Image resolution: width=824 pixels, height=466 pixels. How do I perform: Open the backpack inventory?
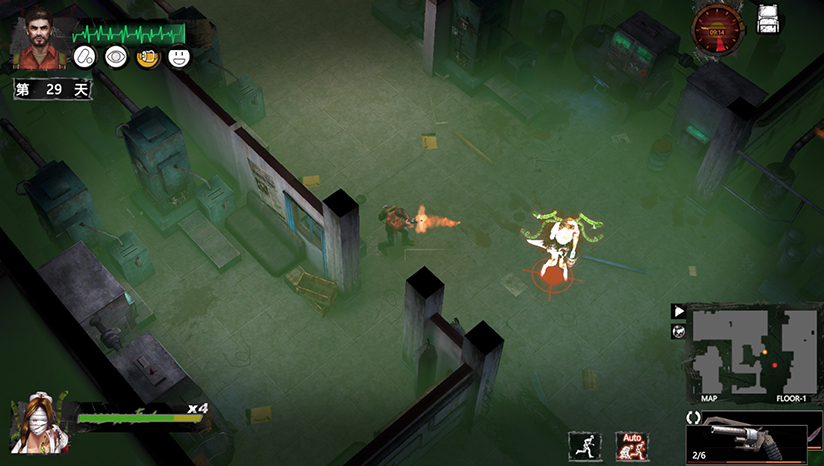[768, 18]
